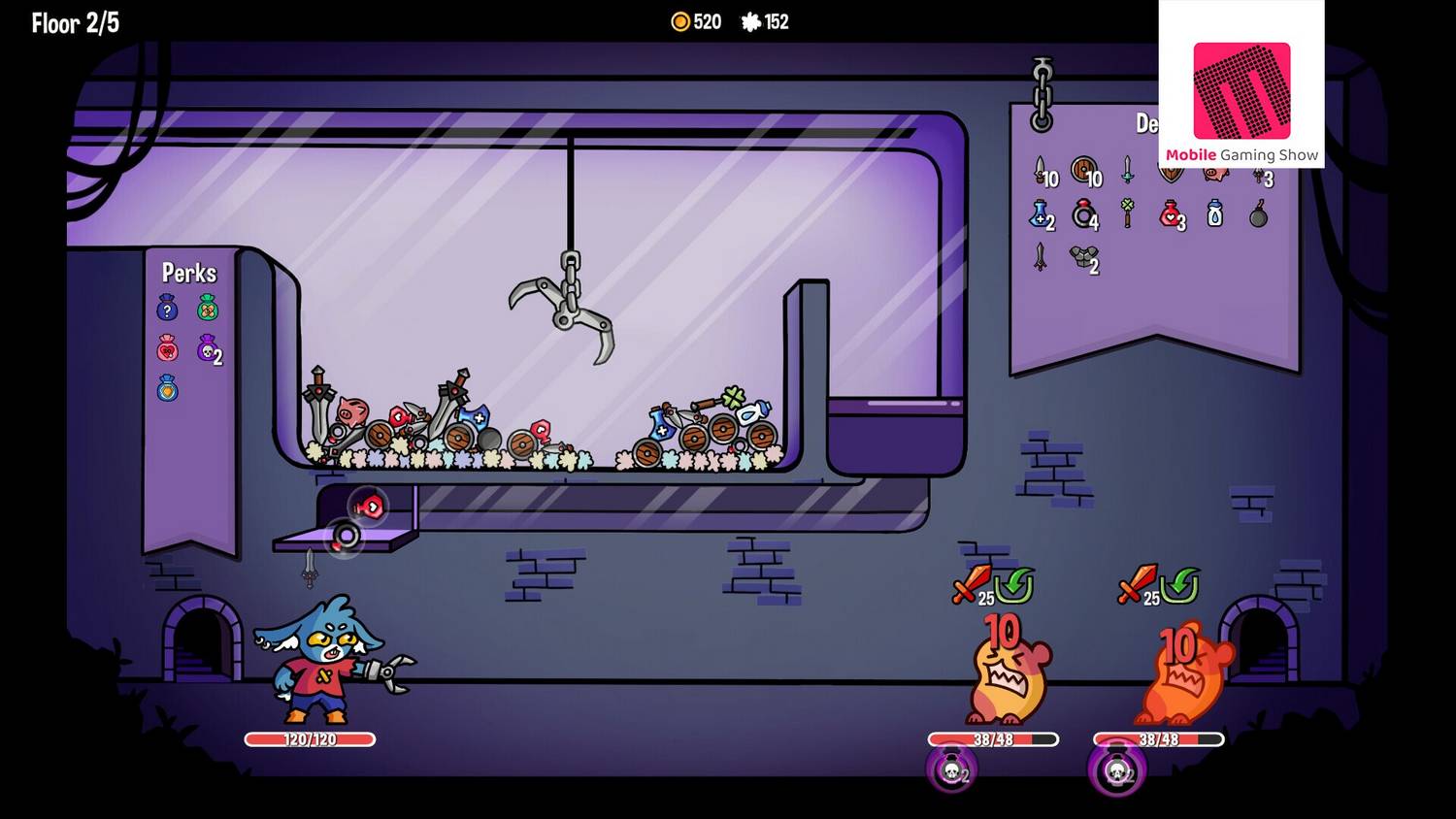Select the red heart potion deck item
1456x819 pixels.
[1171, 213]
